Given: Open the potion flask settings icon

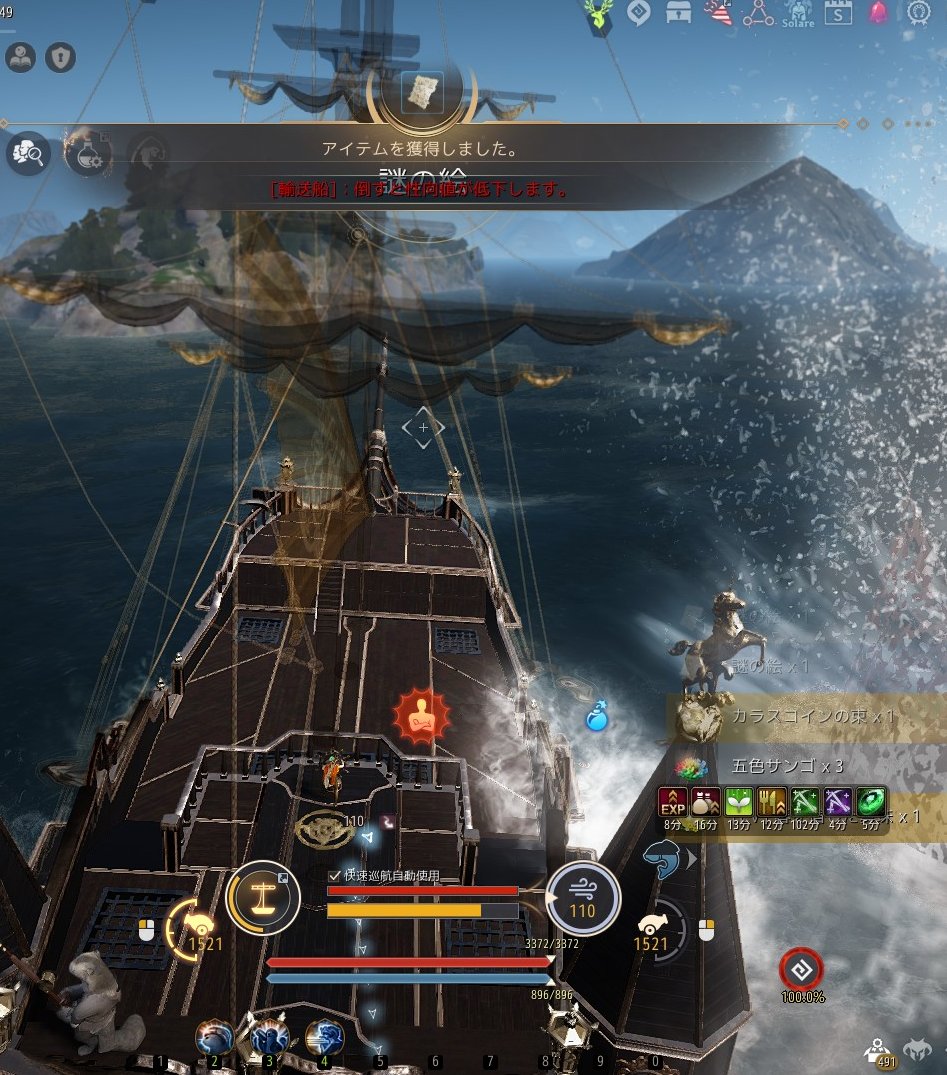Looking at the screenshot, I should click(x=87, y=154).
